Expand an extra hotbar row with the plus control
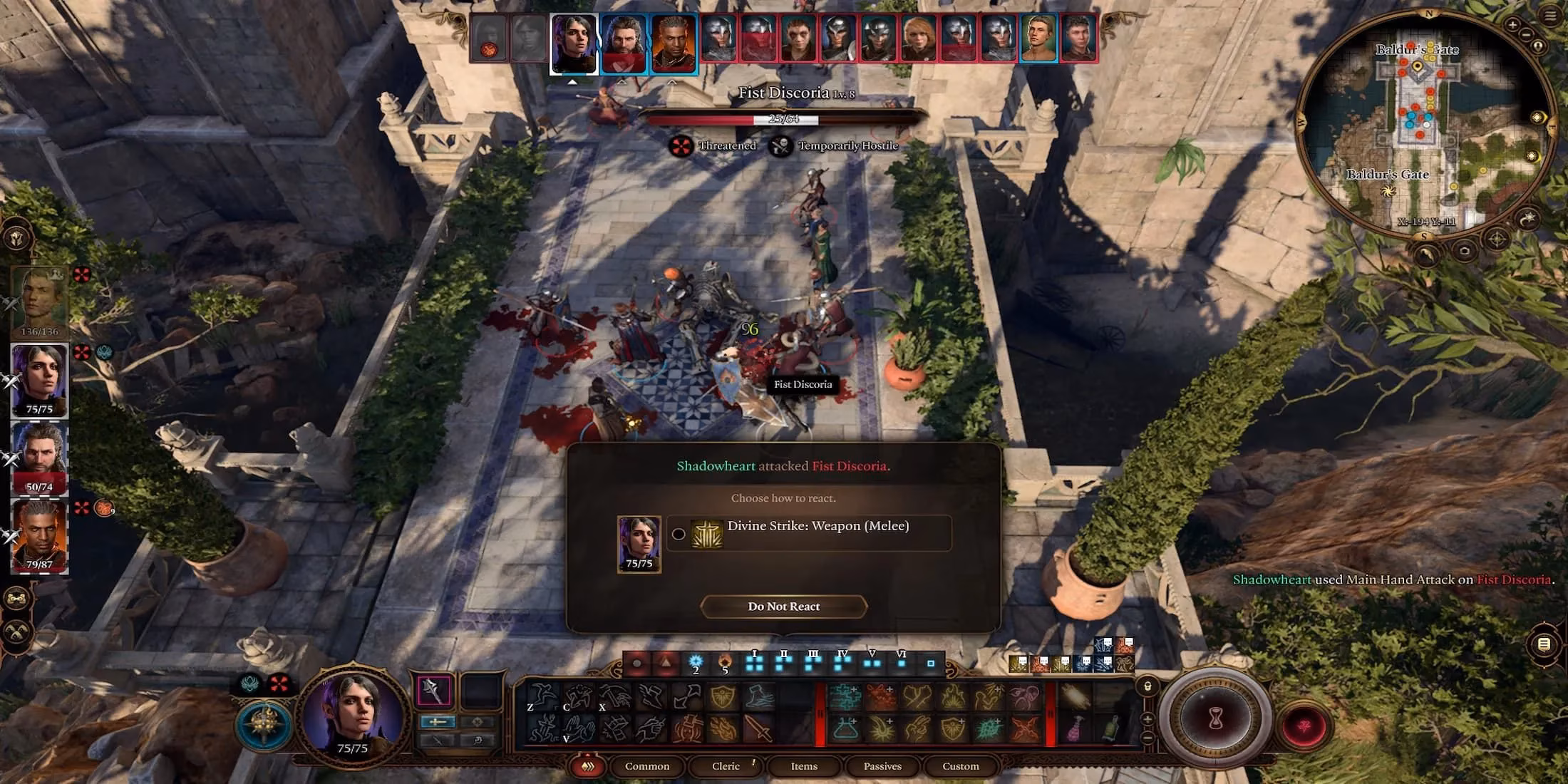This screenshot has height=784, width=1568. pos(1147,721)
